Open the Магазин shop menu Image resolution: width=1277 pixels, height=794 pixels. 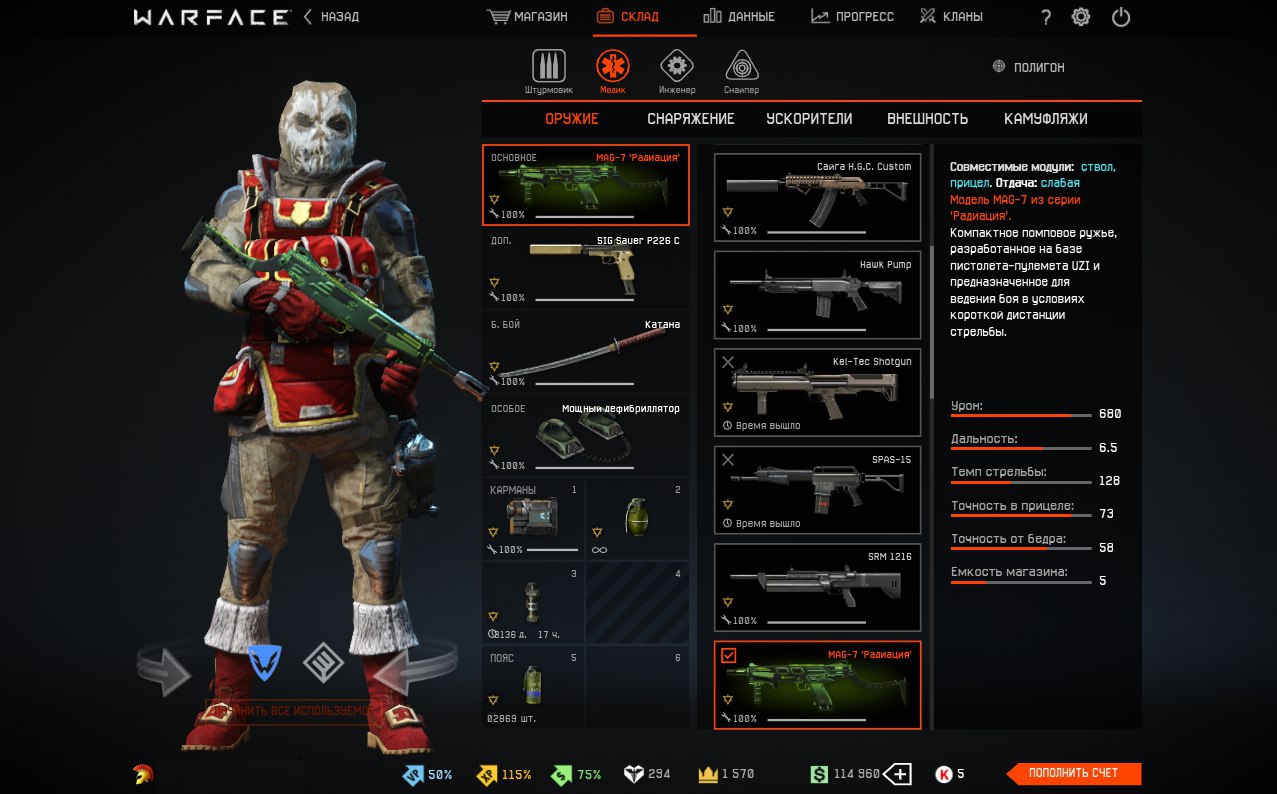[x=527, y=17]
